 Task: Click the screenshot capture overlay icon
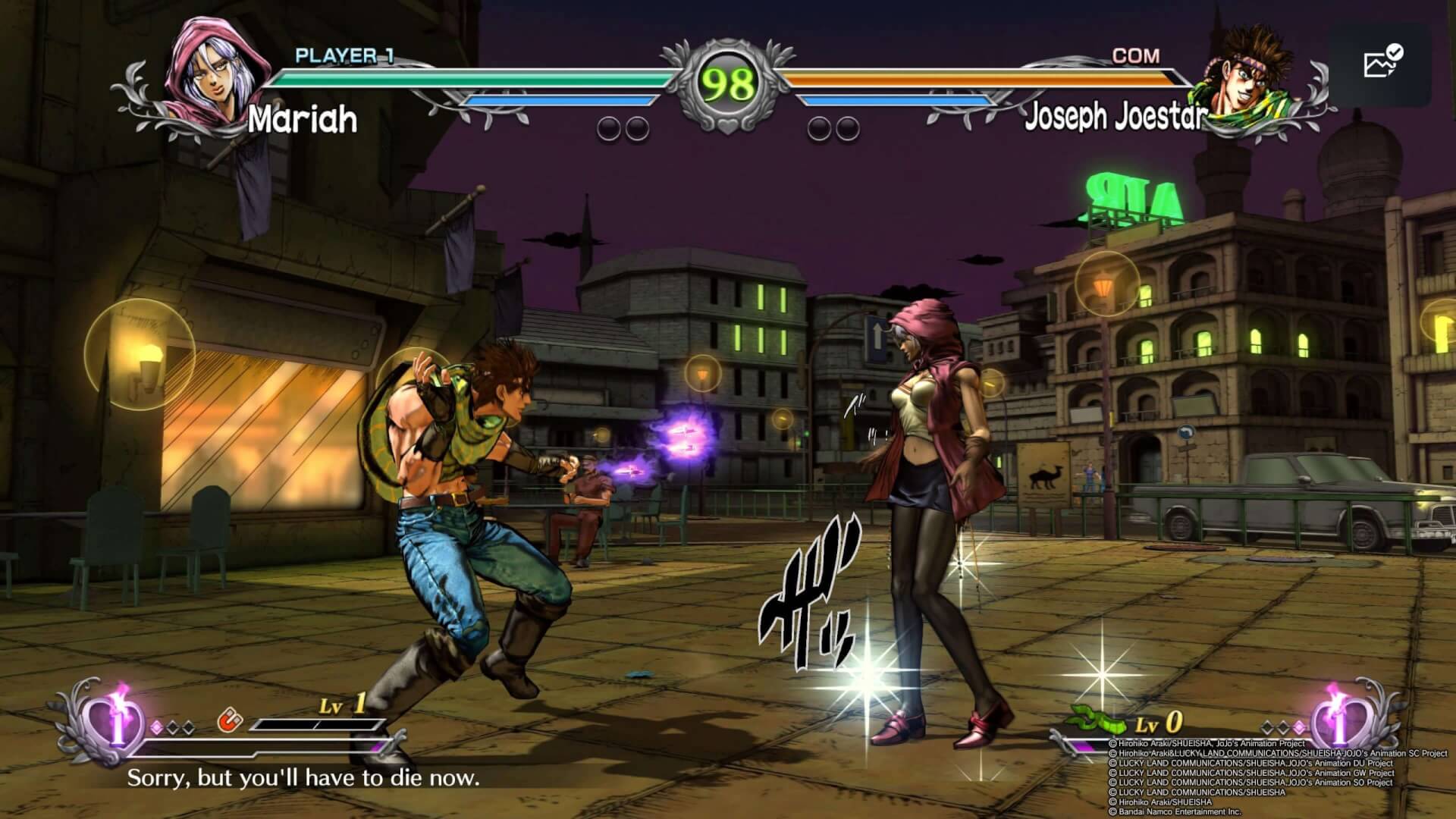[1380, 63]
